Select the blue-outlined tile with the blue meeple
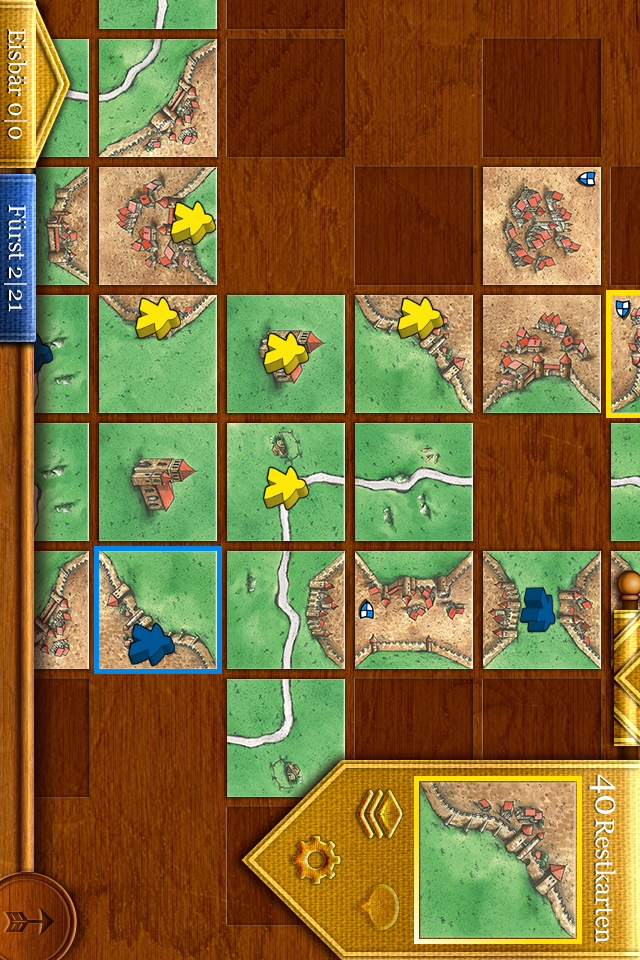The width and height of the screenshot is (640, 960). click(x=157, y=609)
